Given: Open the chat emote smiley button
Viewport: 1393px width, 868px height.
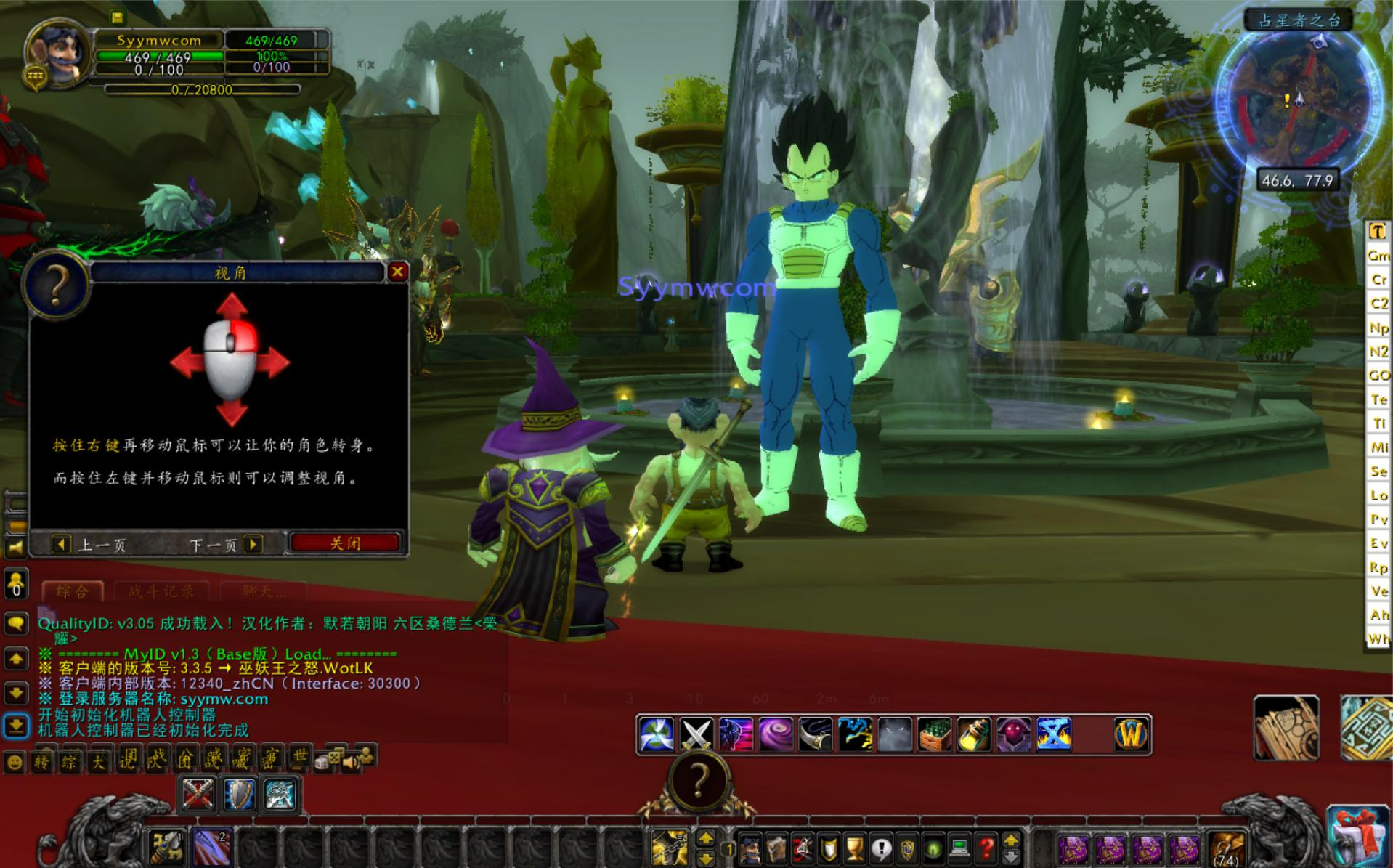Looking at the screenshot, I should [x=15, y=762].
